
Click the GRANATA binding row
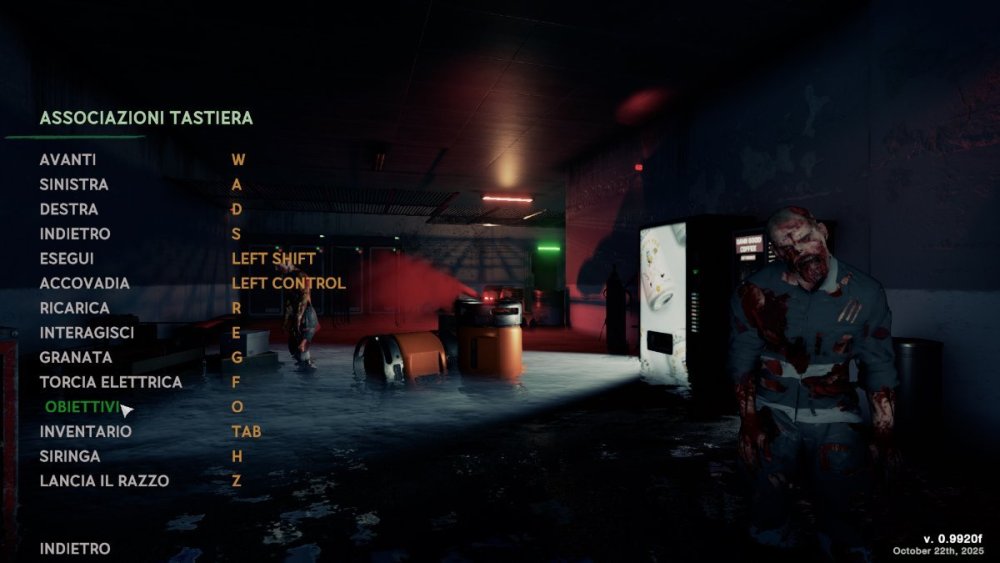point(76,357)
